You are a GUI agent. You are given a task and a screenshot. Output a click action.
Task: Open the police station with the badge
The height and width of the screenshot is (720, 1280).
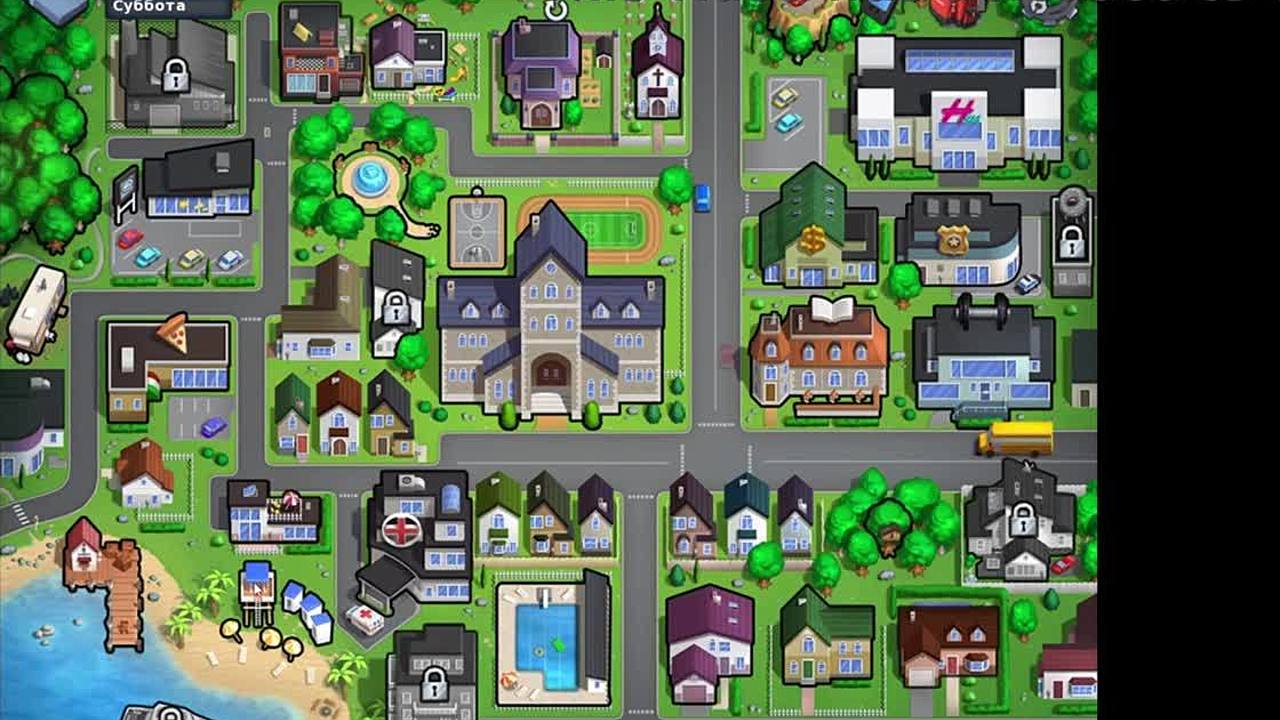coord(957,241)
